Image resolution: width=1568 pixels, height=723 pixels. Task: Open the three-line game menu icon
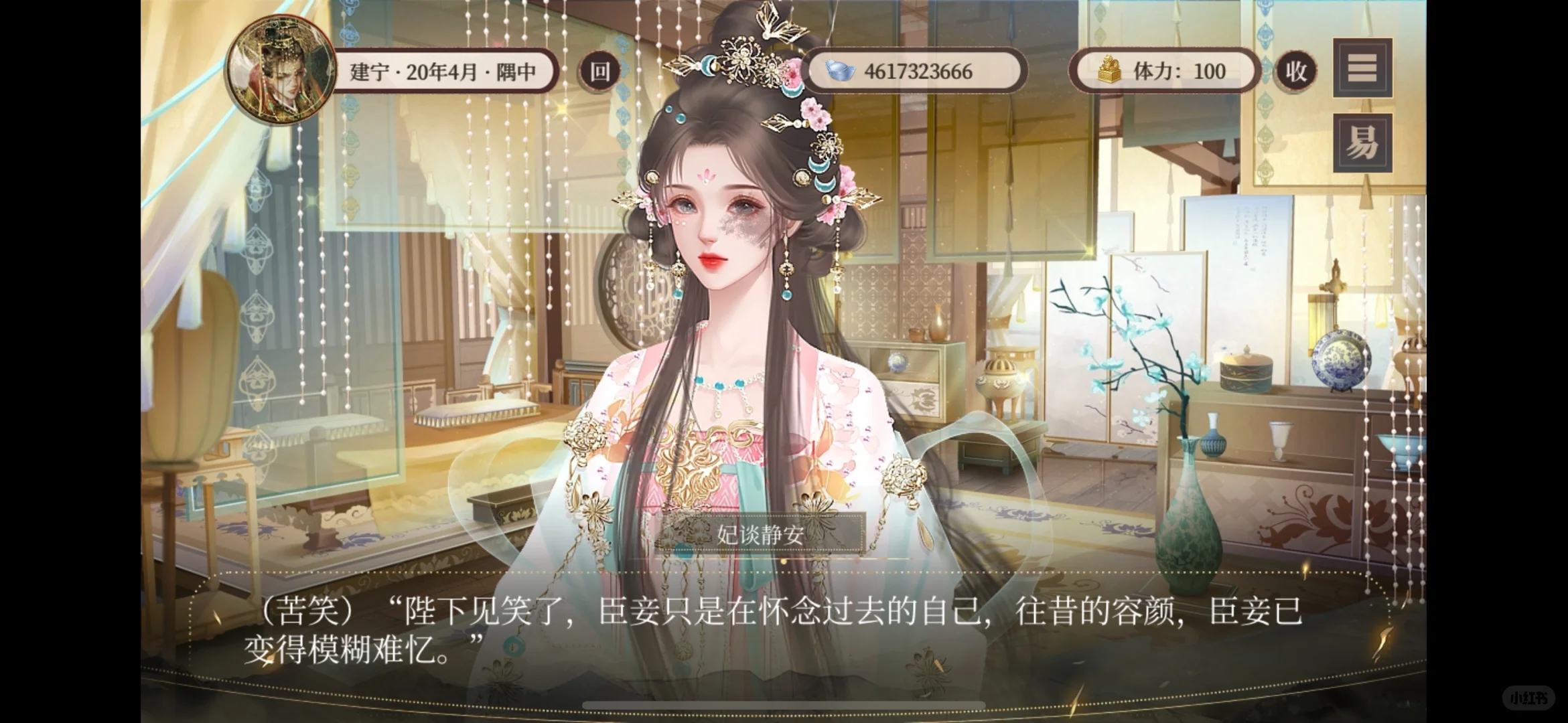point(1362,69)
